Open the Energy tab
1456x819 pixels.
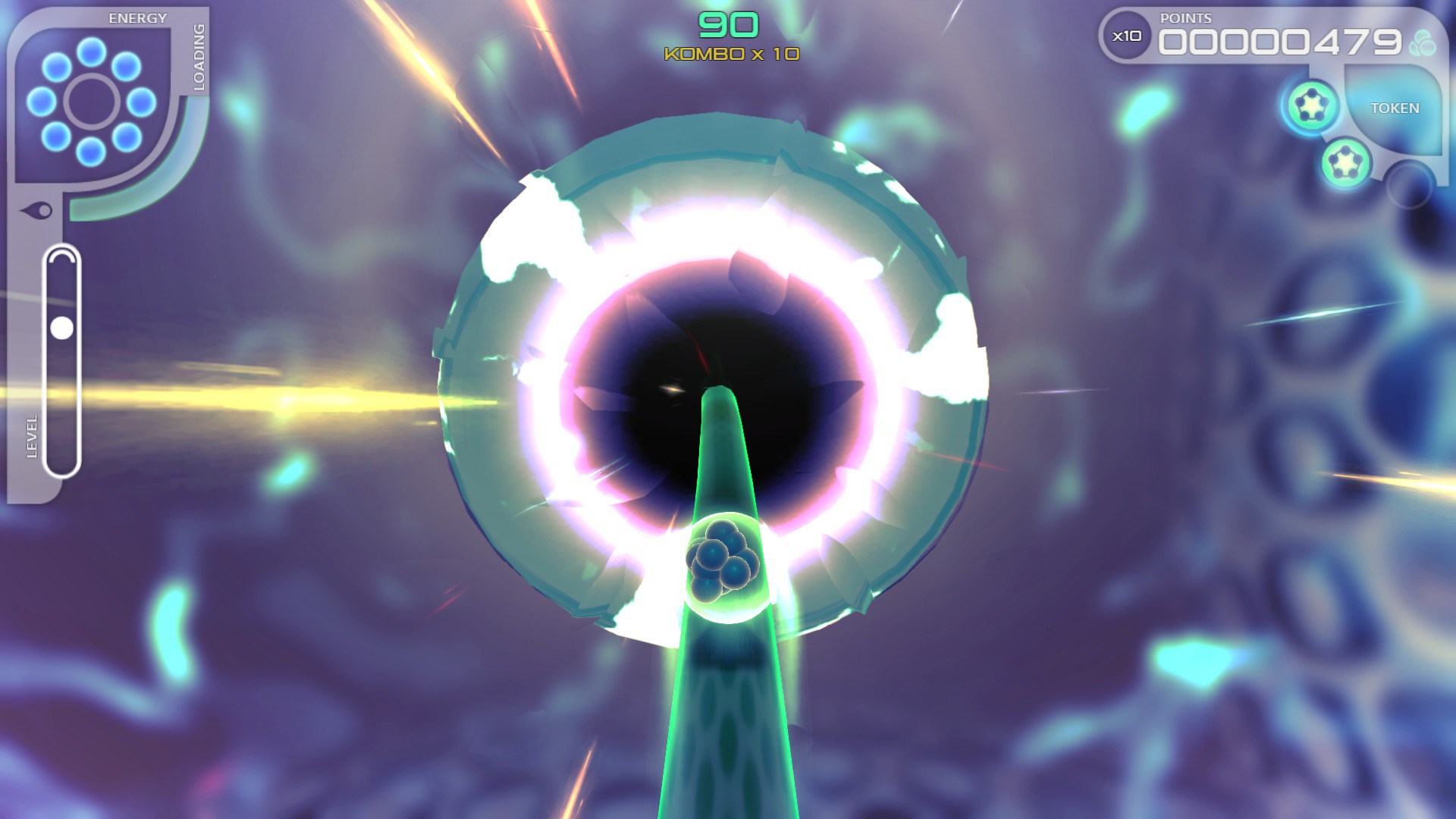tap(136, 15)
